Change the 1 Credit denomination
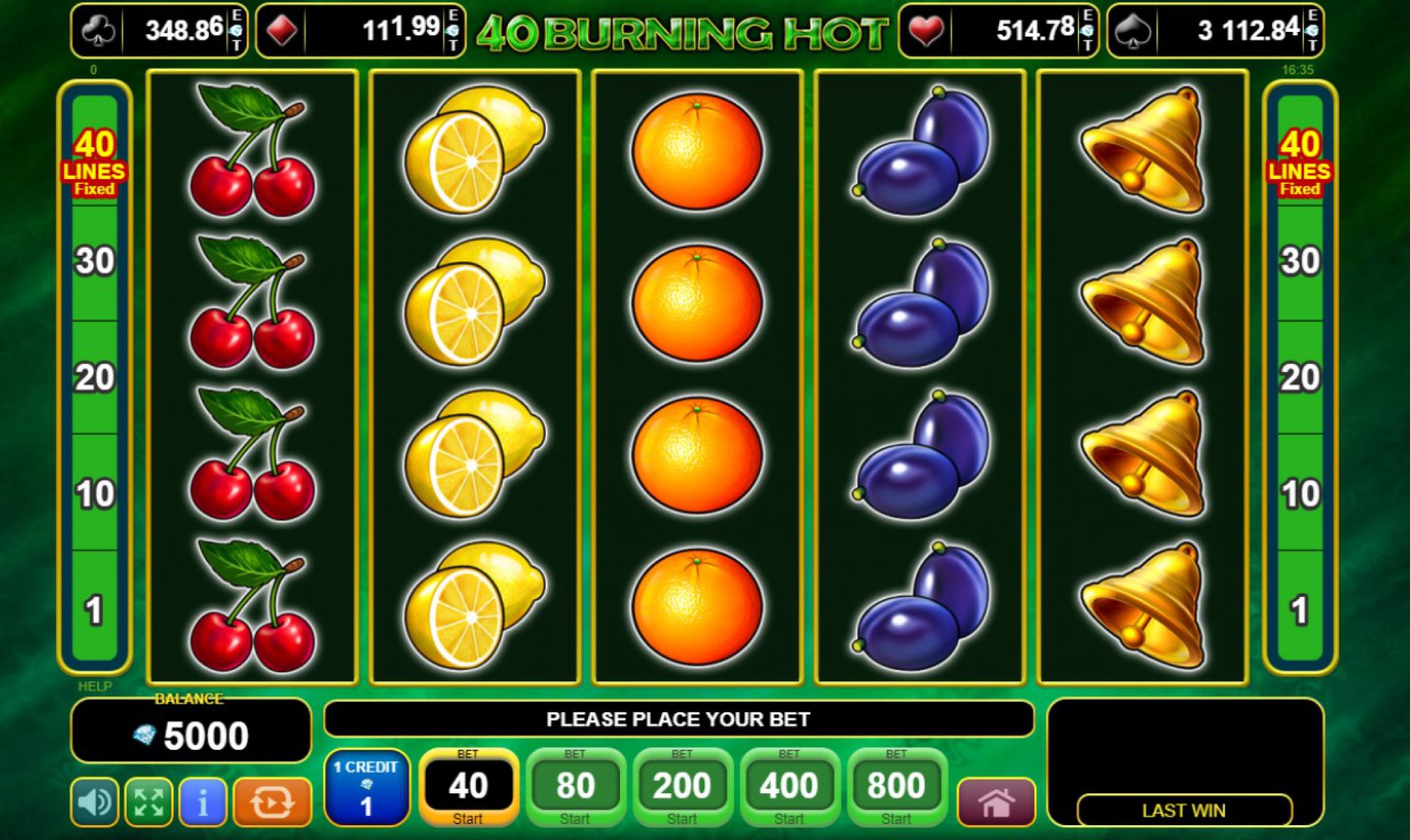Screen dimensions: 1410x840 coord(366,788)
